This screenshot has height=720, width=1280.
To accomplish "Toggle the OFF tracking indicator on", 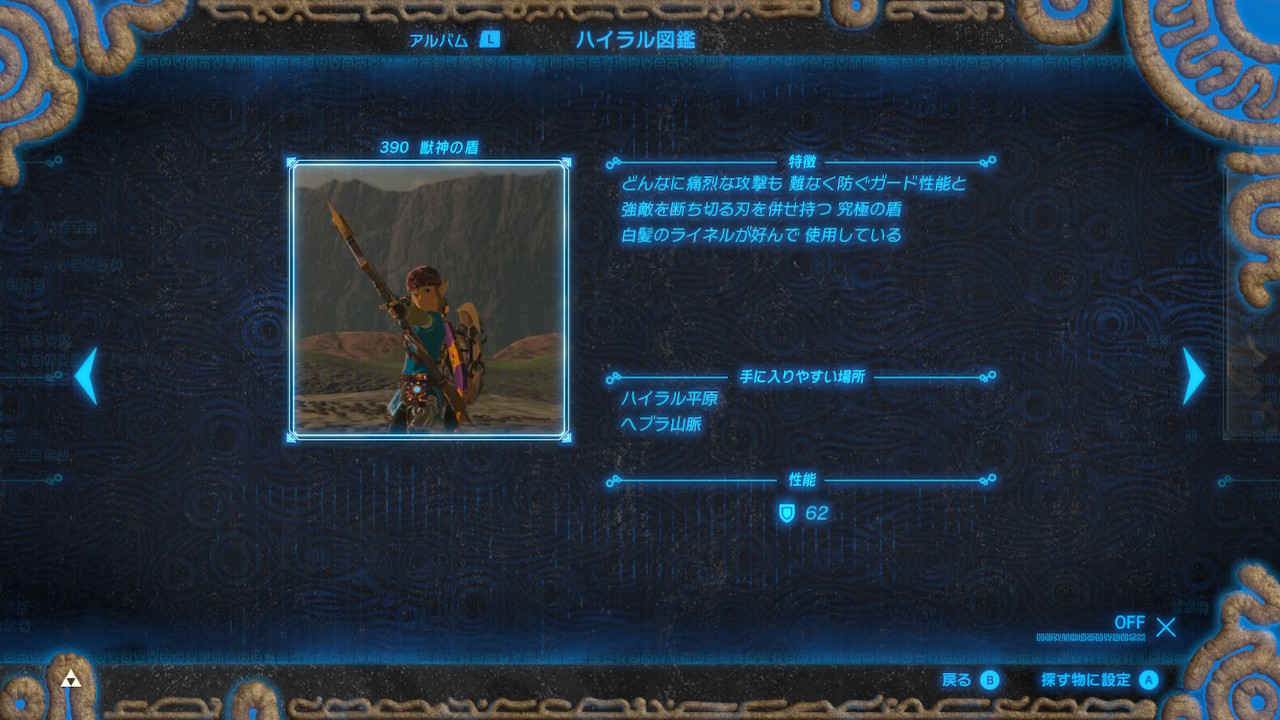I will 1129,623.
